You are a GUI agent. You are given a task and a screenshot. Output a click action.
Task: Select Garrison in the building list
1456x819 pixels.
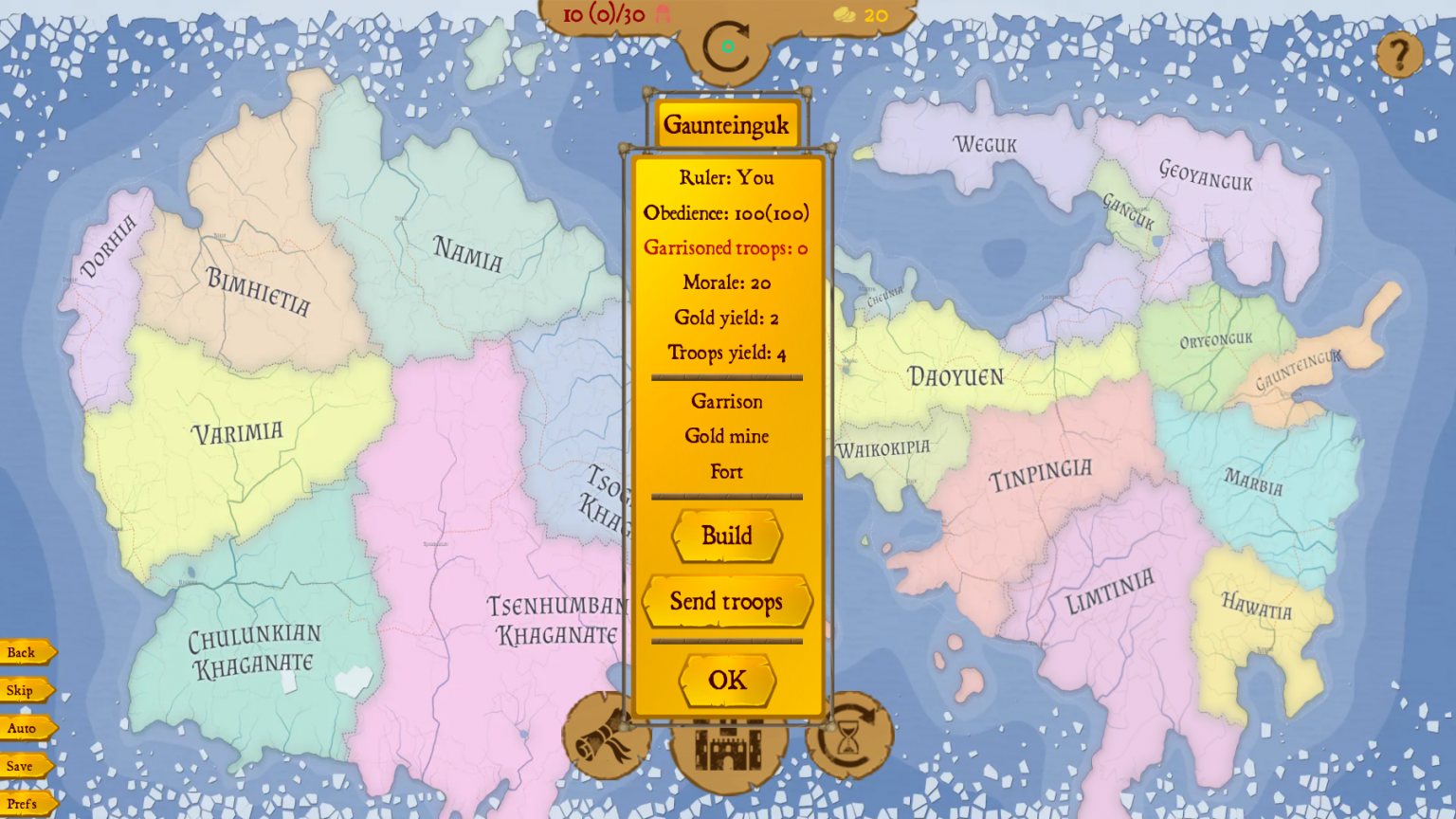[x=726, y=402]
